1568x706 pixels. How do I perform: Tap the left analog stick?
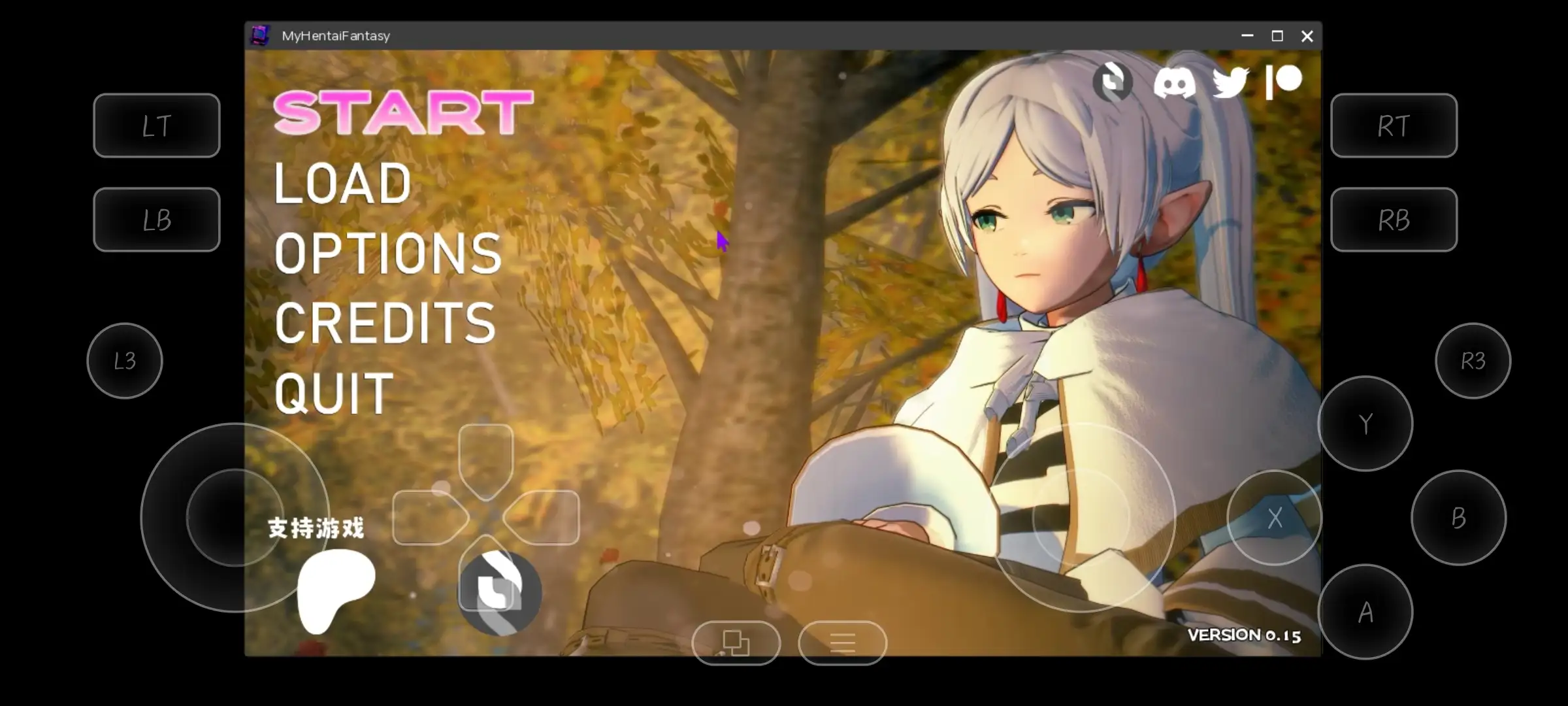pyautogui.click(x=237, y=516)
